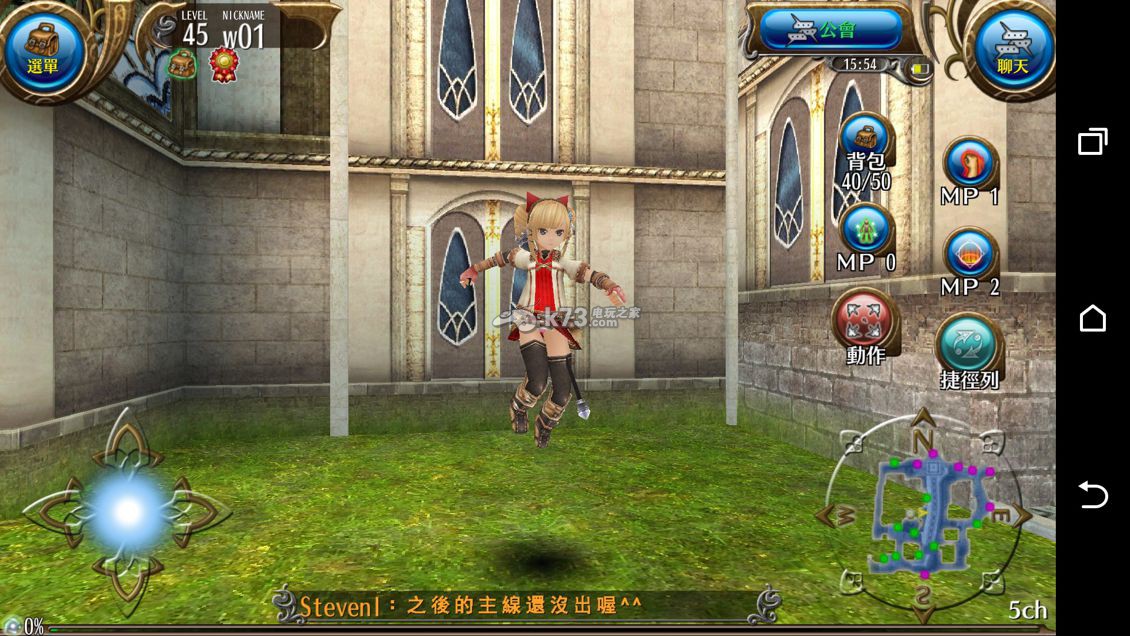This screenshot has width=1130, height=636.
Task: Open the 背包 backpack inventory
Action: click(x=866, y=141)
